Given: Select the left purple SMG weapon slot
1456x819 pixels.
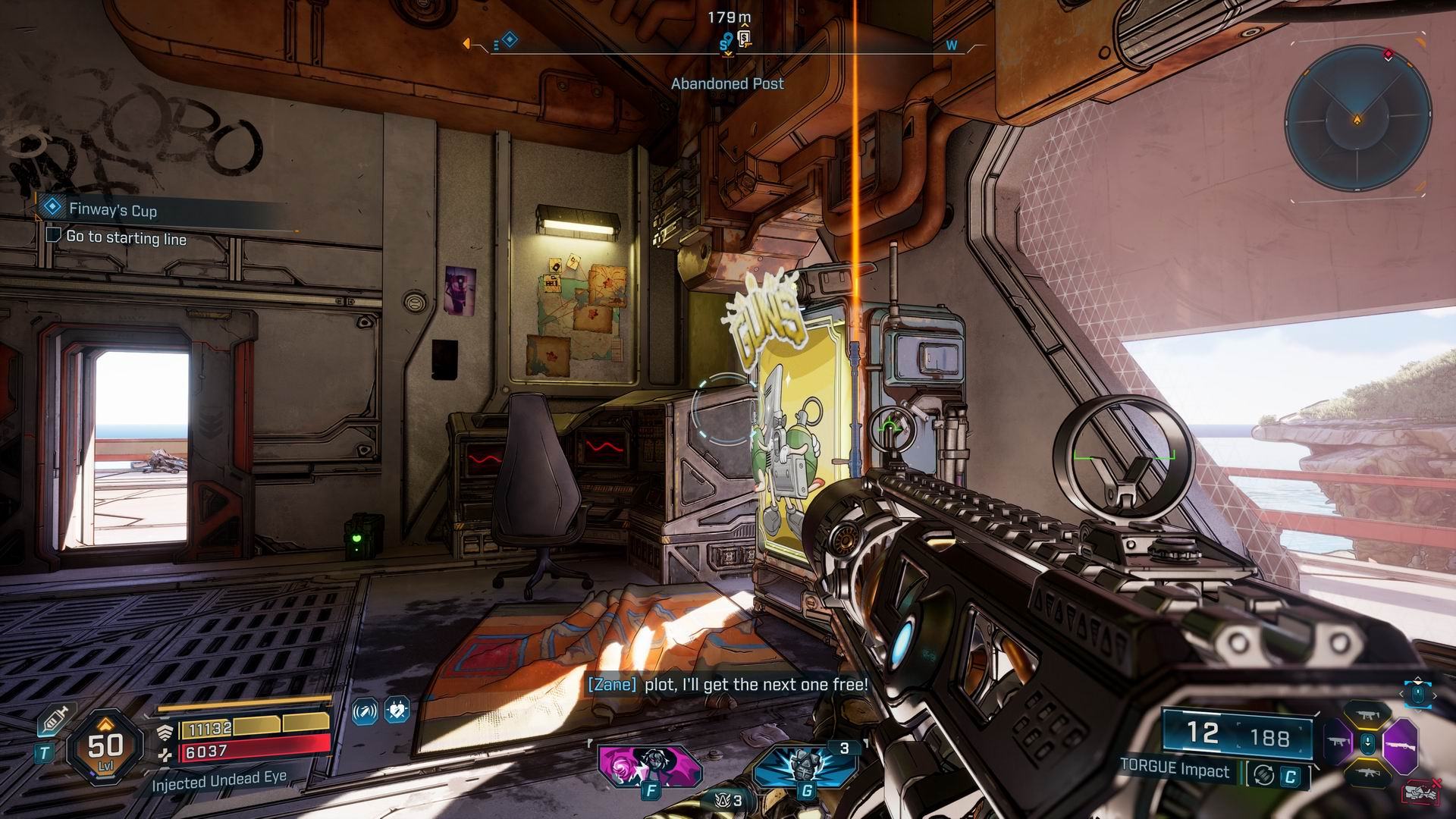Looking at the screenshot, I should 1337,742.
